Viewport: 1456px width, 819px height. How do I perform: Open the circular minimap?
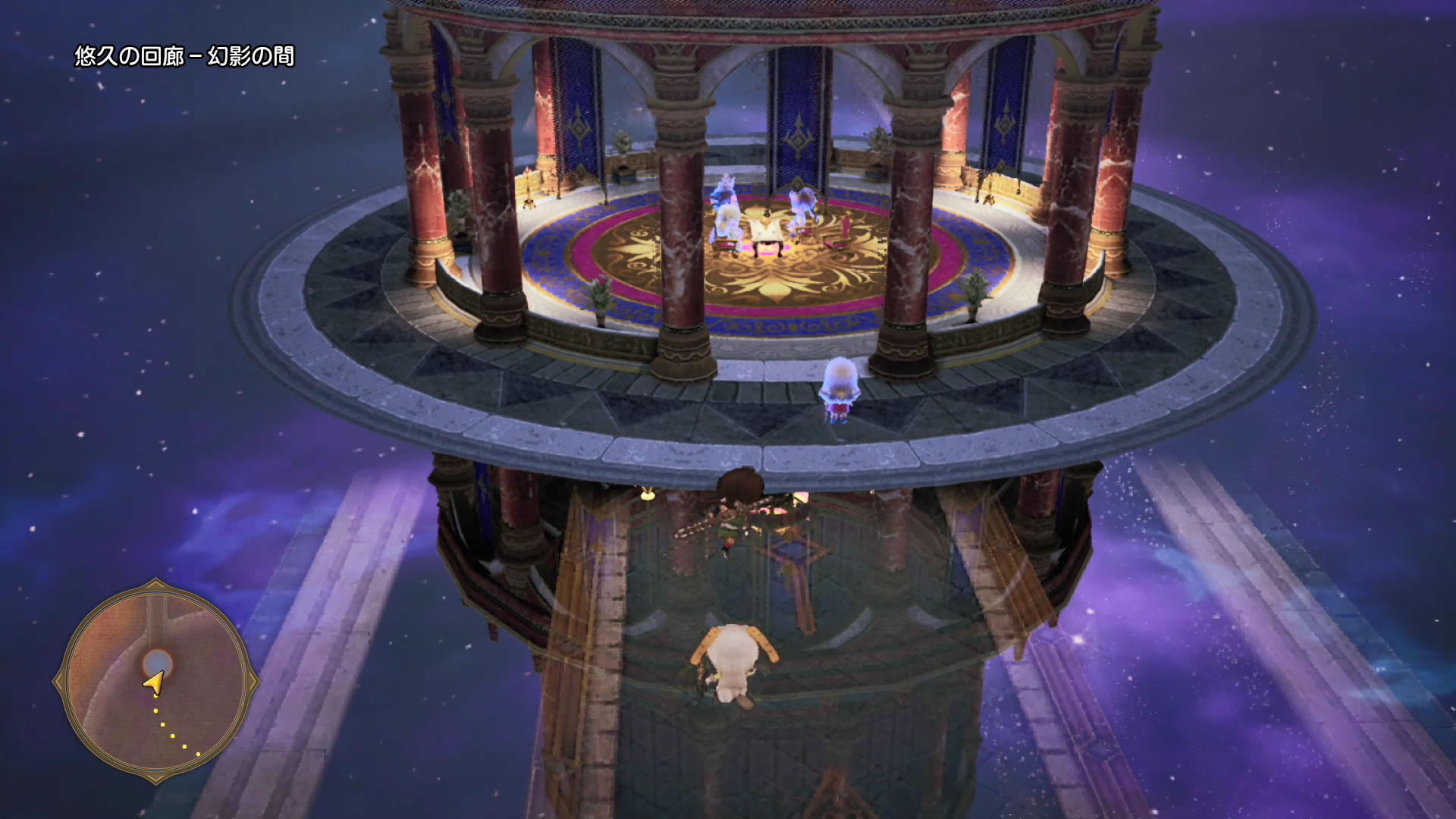[x=155, y=680]
